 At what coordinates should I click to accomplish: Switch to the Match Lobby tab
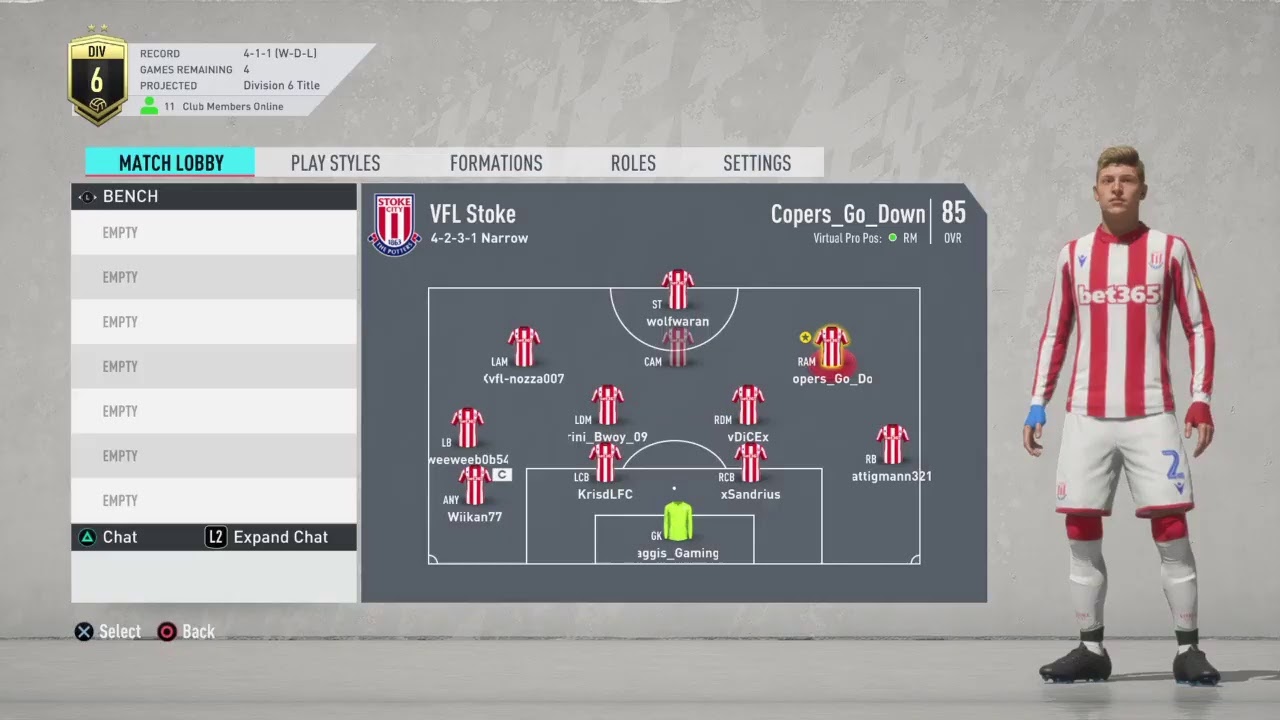pyautogui.click(x=170, y=163)
